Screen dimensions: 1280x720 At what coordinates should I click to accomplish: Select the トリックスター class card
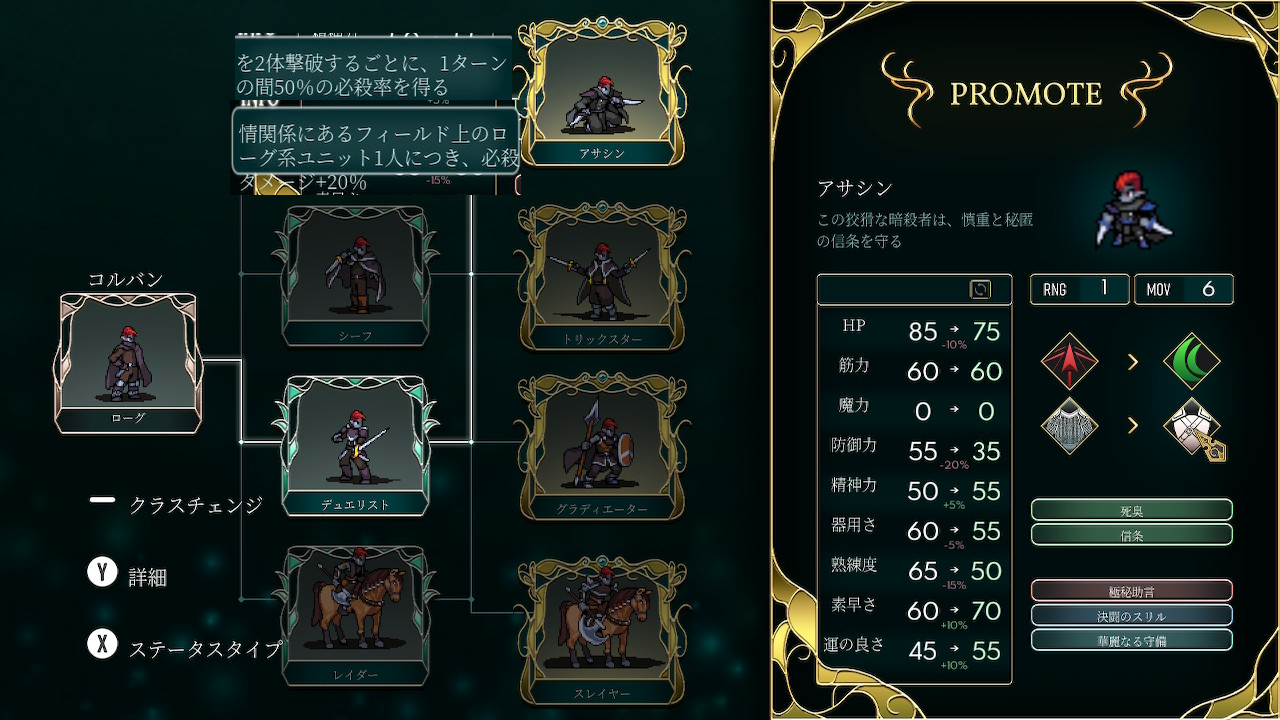click(x=601, y=275)
